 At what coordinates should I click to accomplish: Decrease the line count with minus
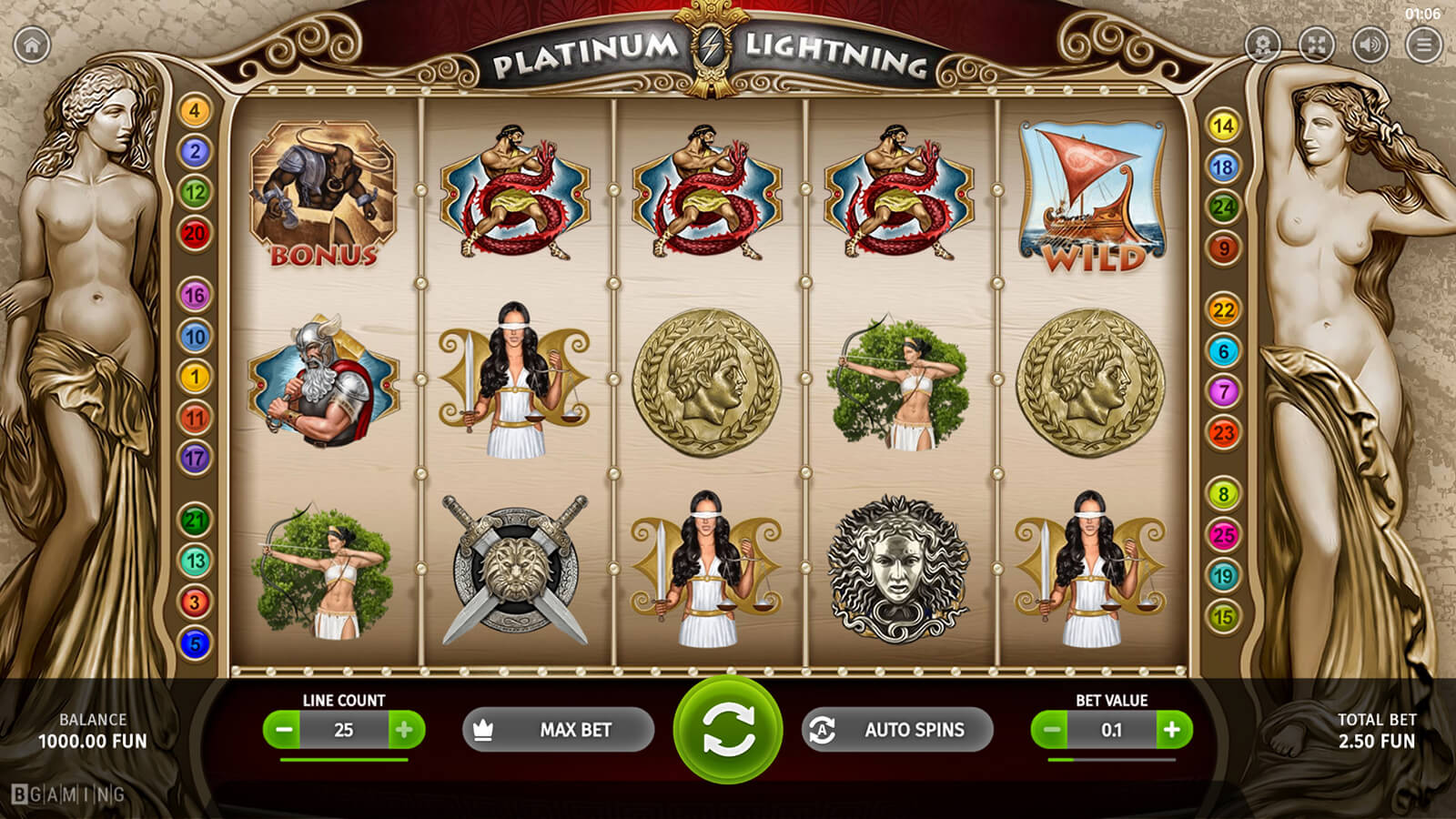(x=284, y=730)
